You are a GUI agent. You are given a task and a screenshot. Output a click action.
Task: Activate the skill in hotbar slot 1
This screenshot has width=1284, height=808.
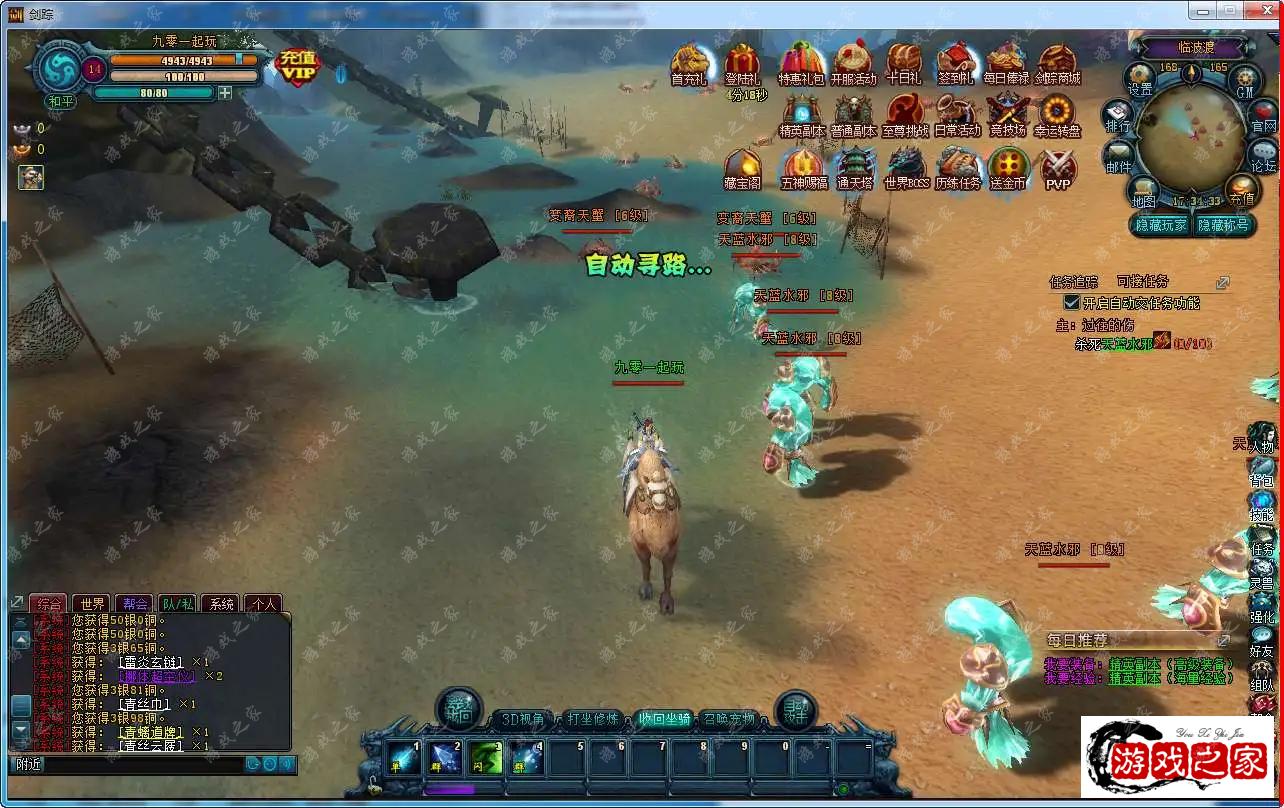tap(405, 758)
